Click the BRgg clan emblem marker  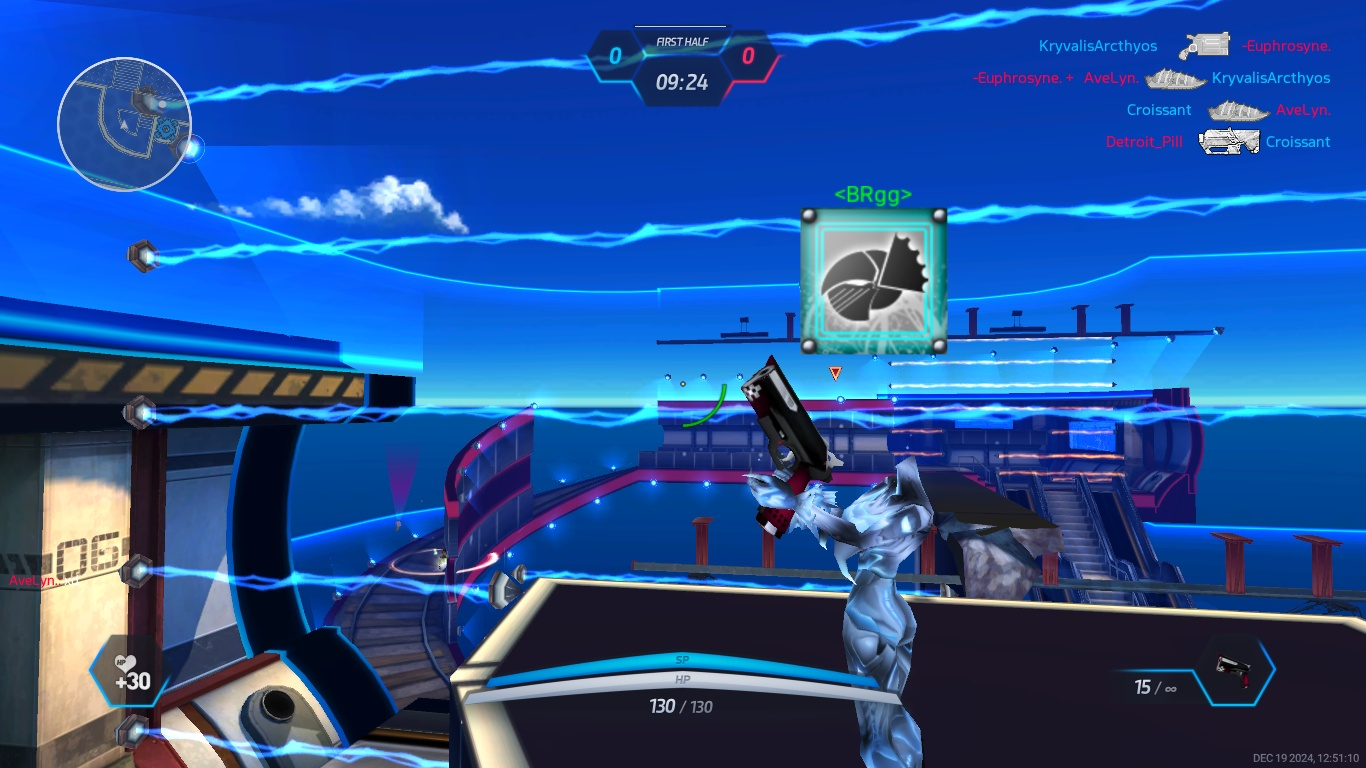click(873, 281)
